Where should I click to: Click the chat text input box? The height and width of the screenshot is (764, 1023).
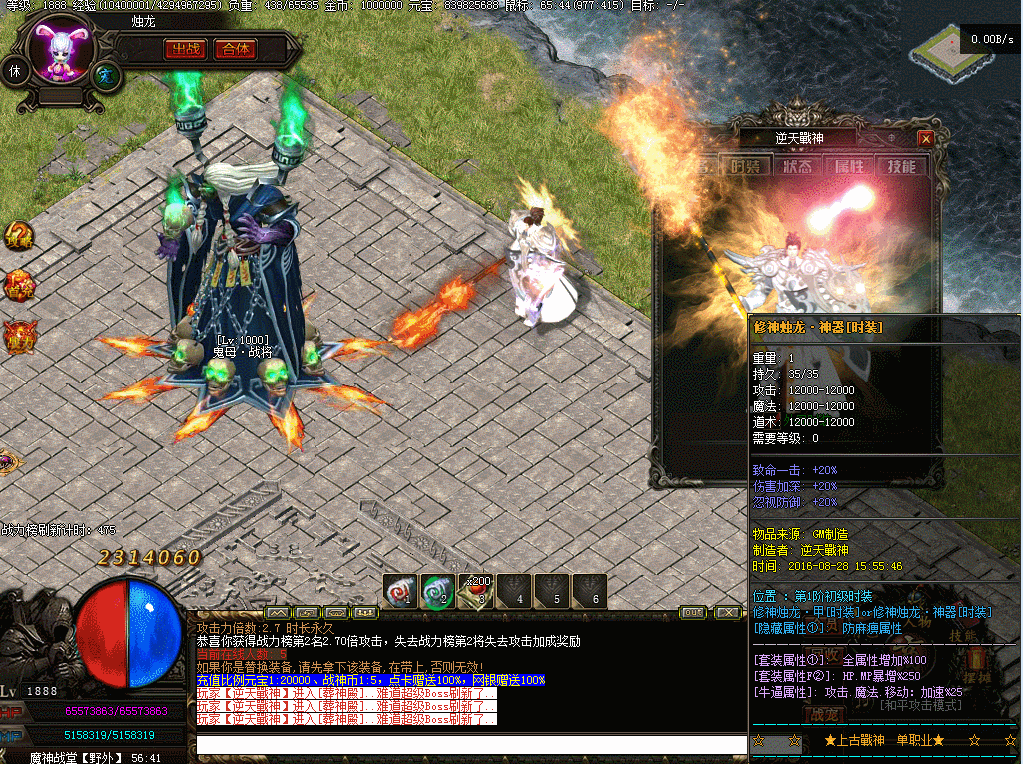click(x=470, y=744)
